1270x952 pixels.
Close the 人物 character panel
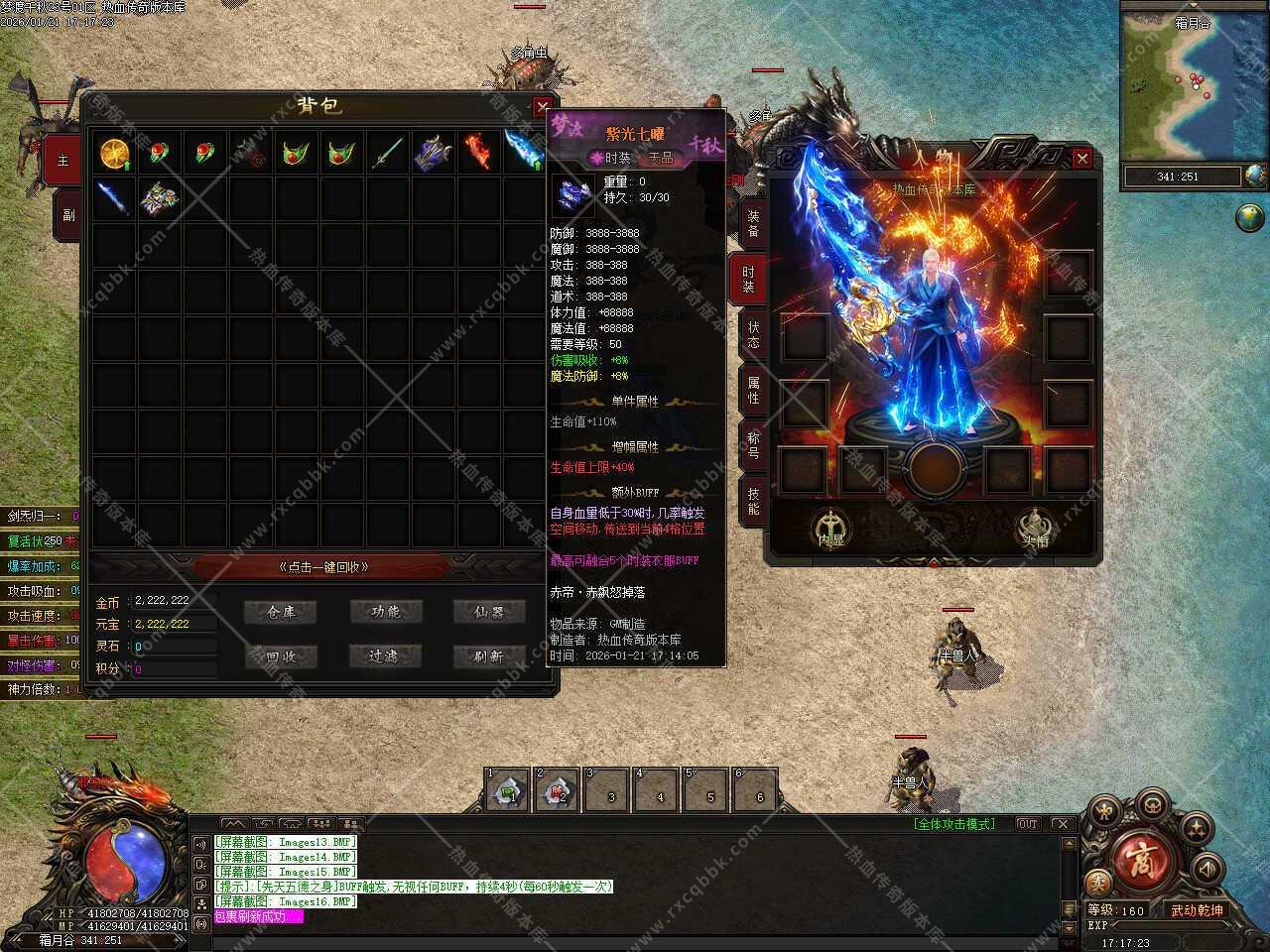(1081, 159)
